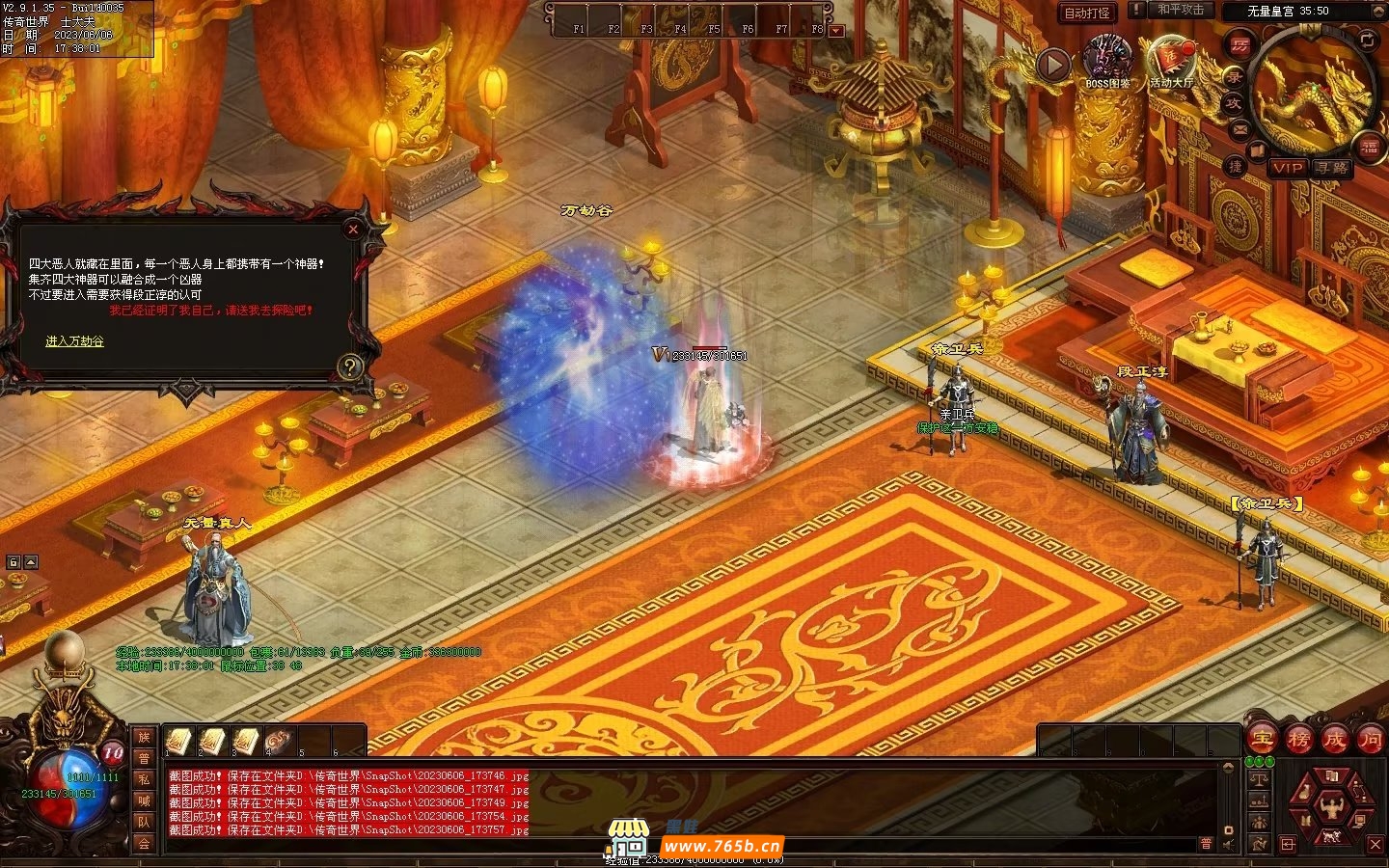The height and width of the screenshot is (868, 1389).
Task: Open the mail envelope icon
Action: [x=1241, y=128]
